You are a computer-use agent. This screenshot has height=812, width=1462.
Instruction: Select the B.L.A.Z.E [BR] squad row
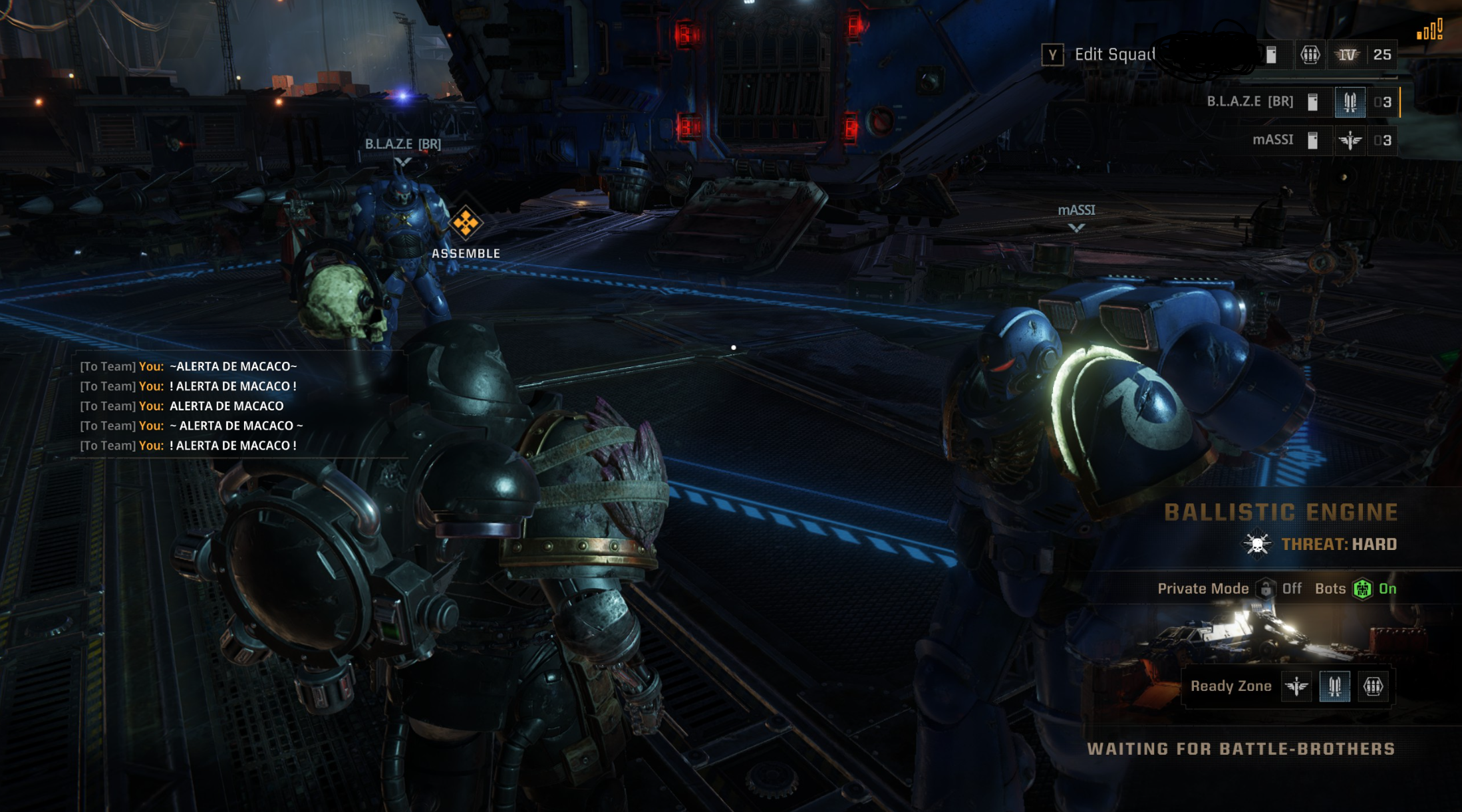(1250, 102)
